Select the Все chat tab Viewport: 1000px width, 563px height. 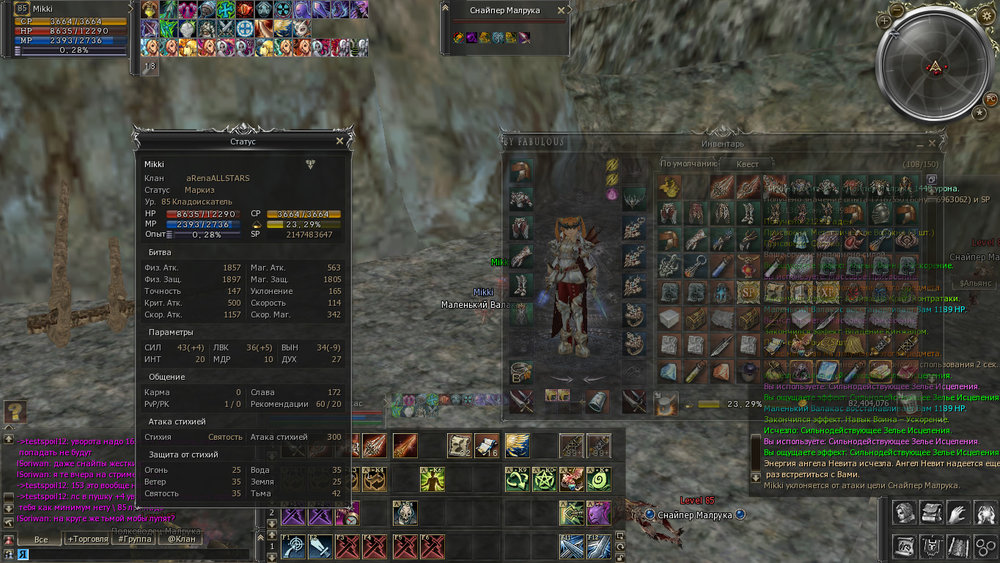39,539
